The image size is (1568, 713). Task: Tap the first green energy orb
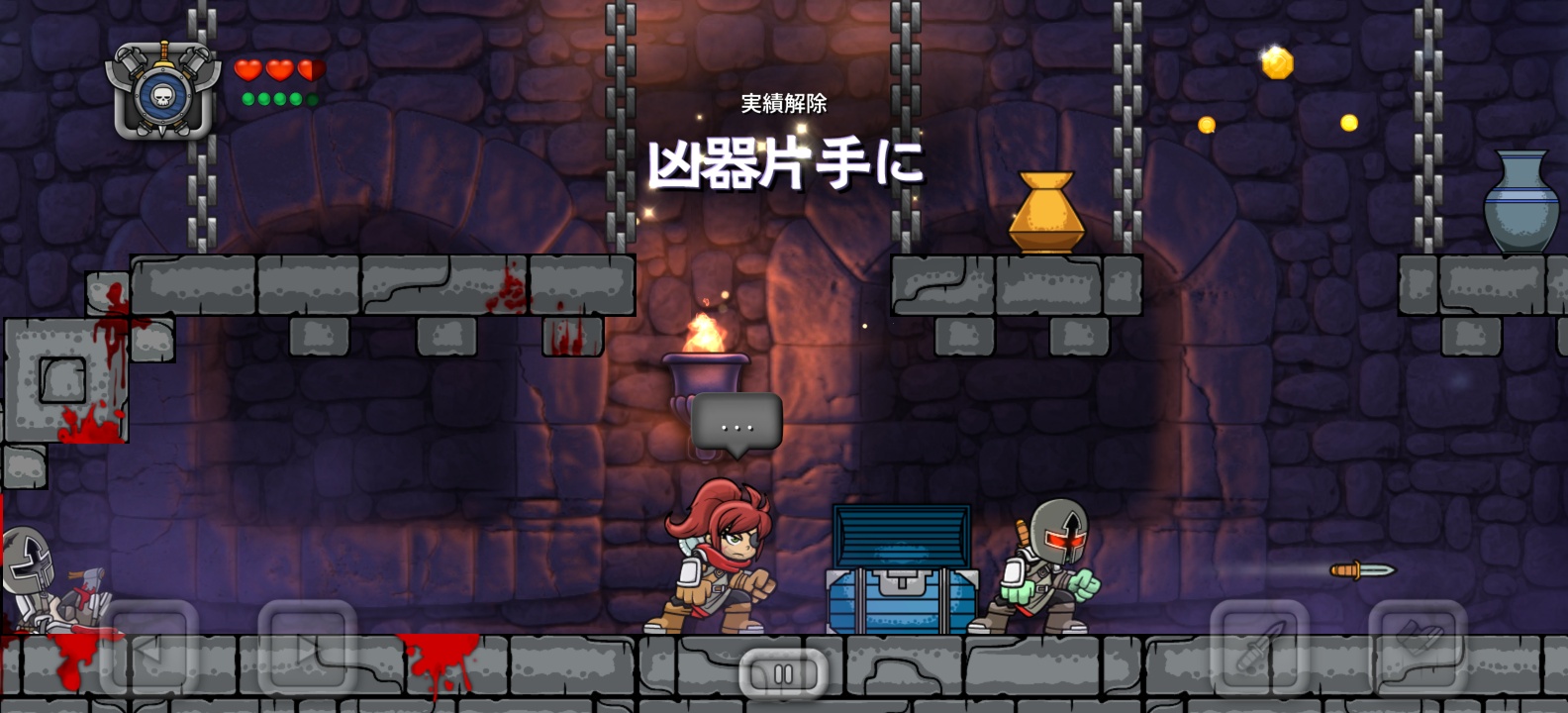(x=246, y=98)
